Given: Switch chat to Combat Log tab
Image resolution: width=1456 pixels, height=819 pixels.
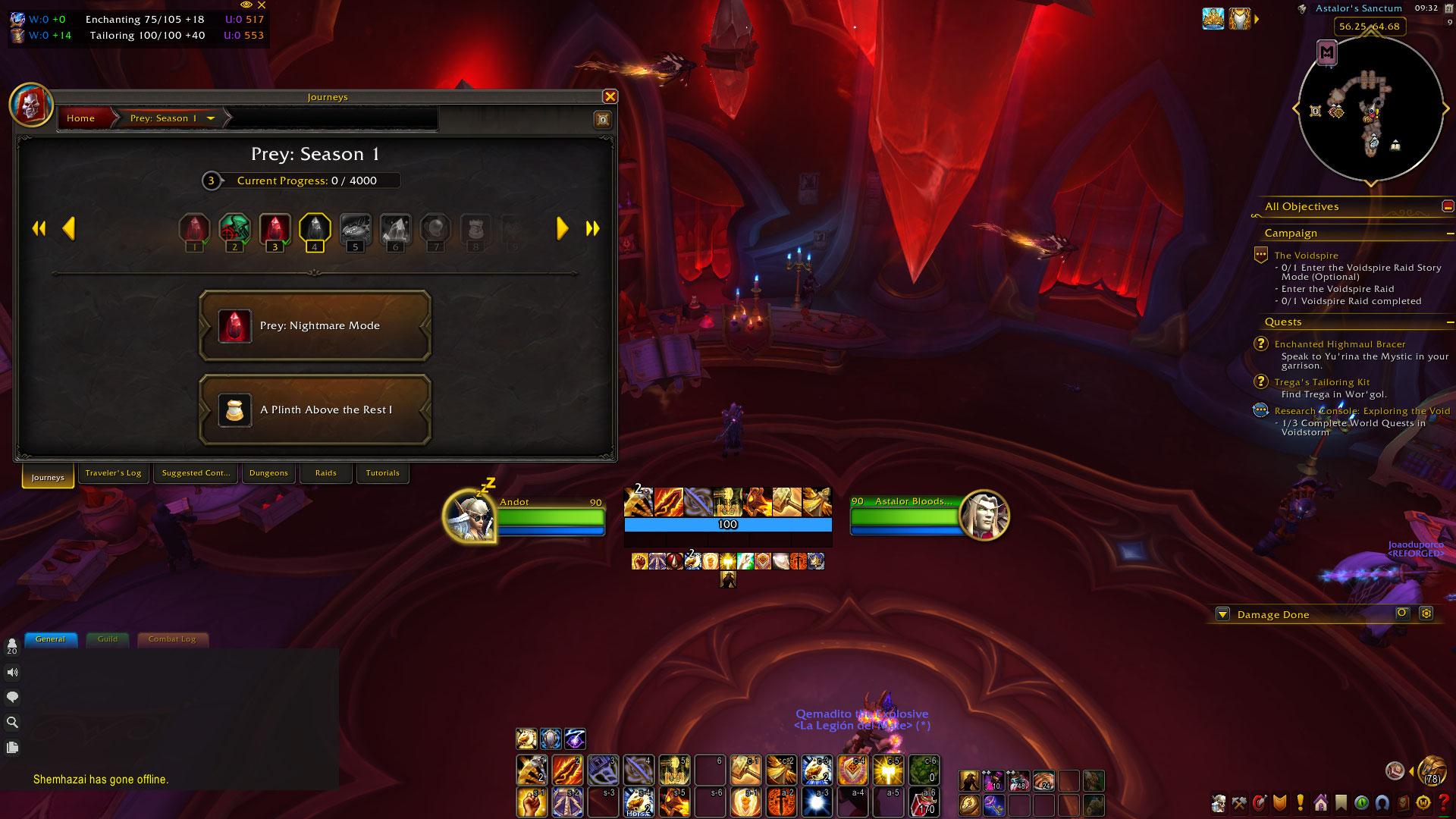Looking at the screenshot, I should 172,639.
